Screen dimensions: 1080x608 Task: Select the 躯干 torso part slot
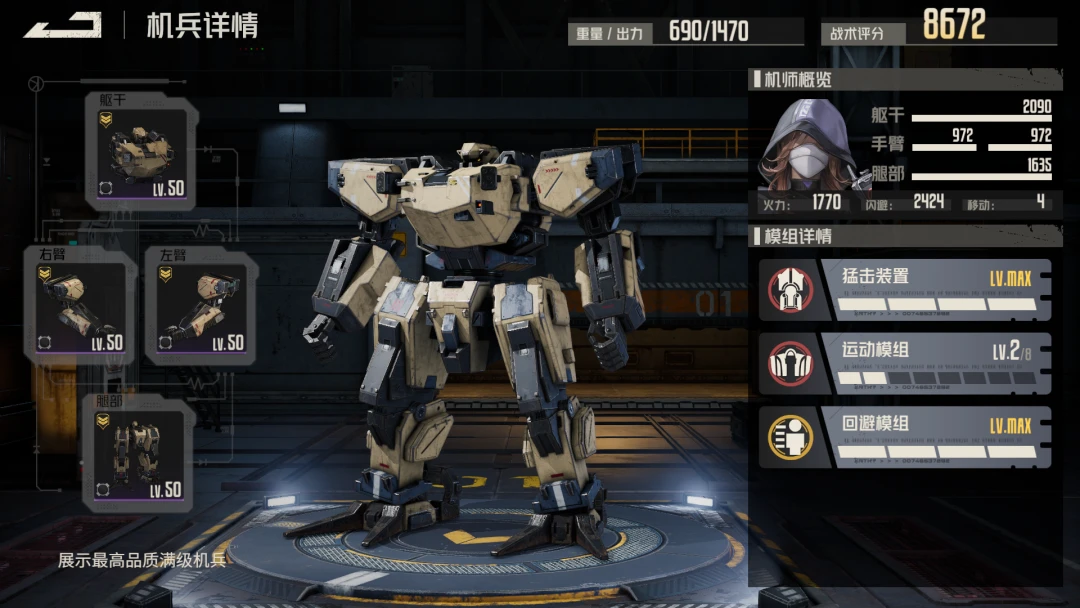(143, 153)
